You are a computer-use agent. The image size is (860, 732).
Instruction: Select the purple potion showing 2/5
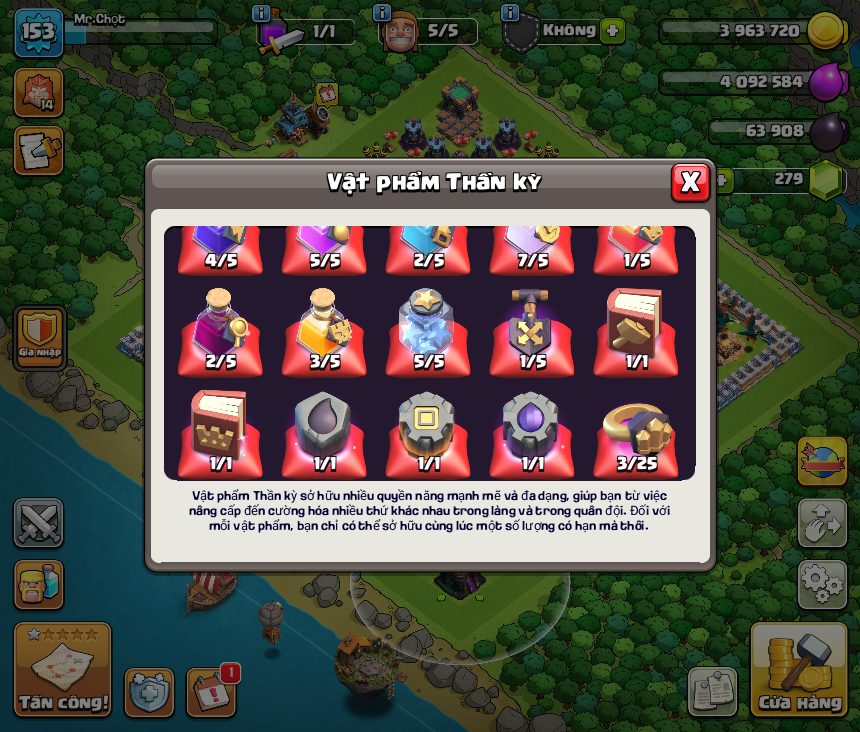[219, 325]
